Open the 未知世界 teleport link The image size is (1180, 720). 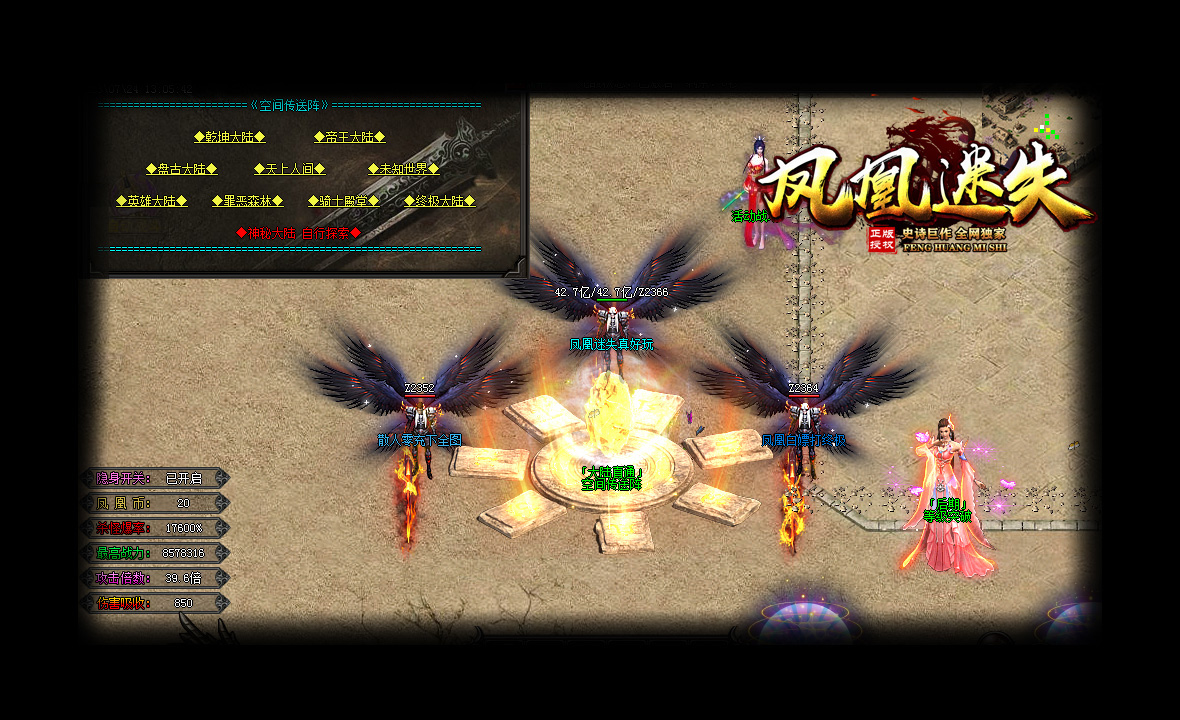(403, 169)
